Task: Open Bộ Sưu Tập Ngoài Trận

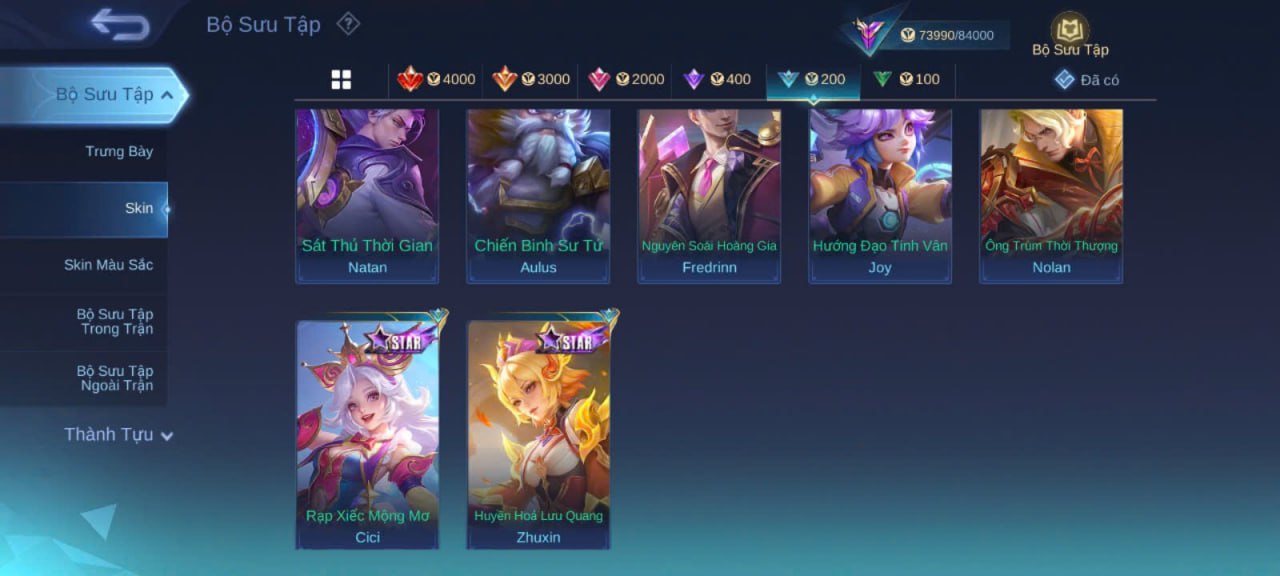Action: tap(115, 378)
